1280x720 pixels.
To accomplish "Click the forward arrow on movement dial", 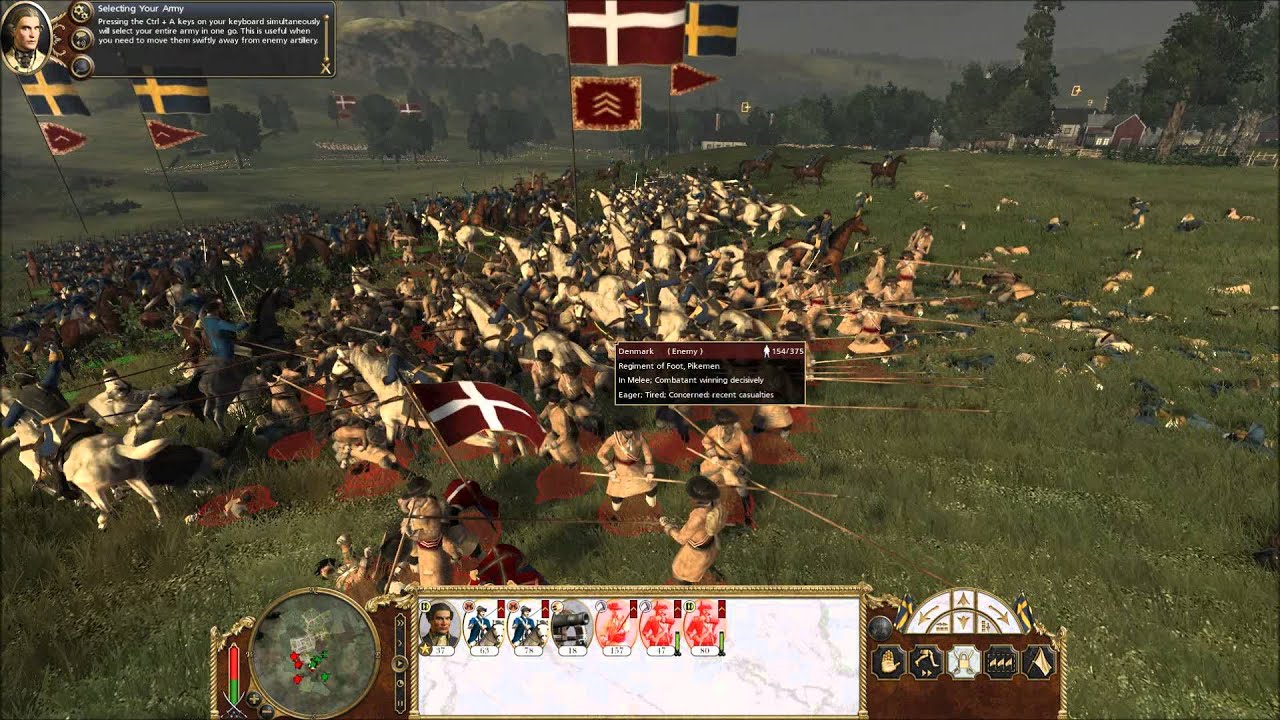I will pyautogui.click(x=963, y=600).
